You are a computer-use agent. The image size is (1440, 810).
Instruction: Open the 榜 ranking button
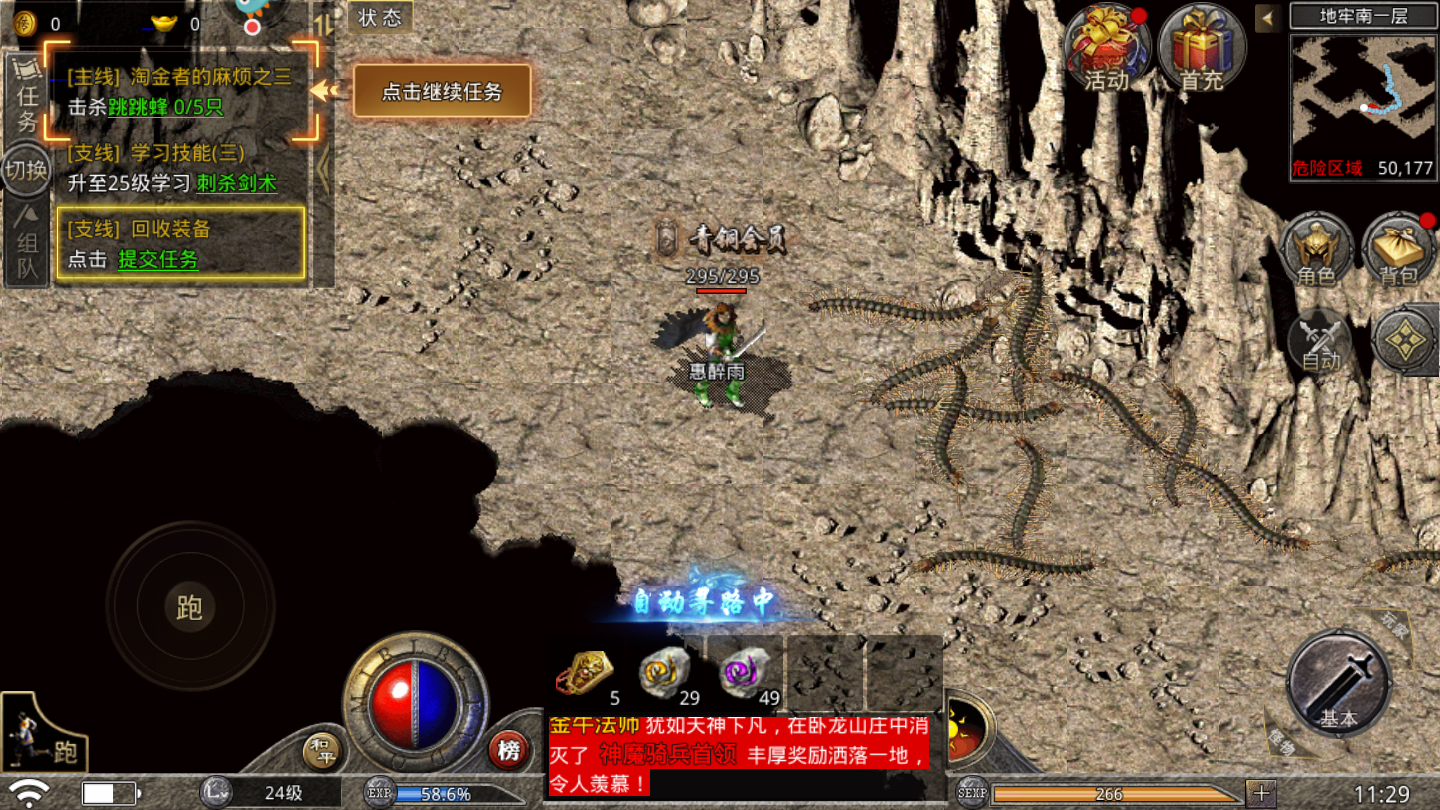click(x=509, y=751)
